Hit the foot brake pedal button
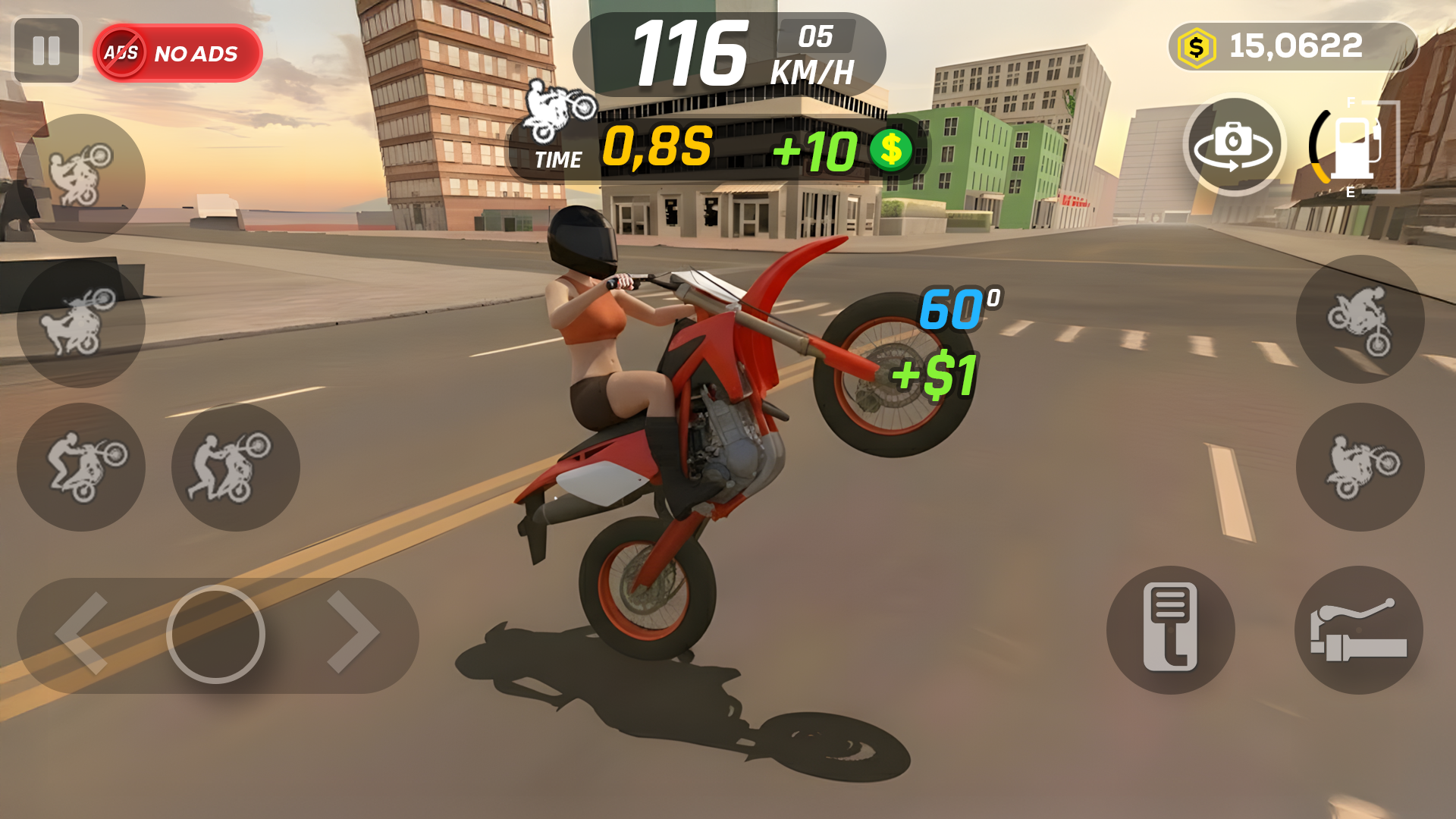The width and height of the screenshot is (1456, 819). (x=1170, y=629)
